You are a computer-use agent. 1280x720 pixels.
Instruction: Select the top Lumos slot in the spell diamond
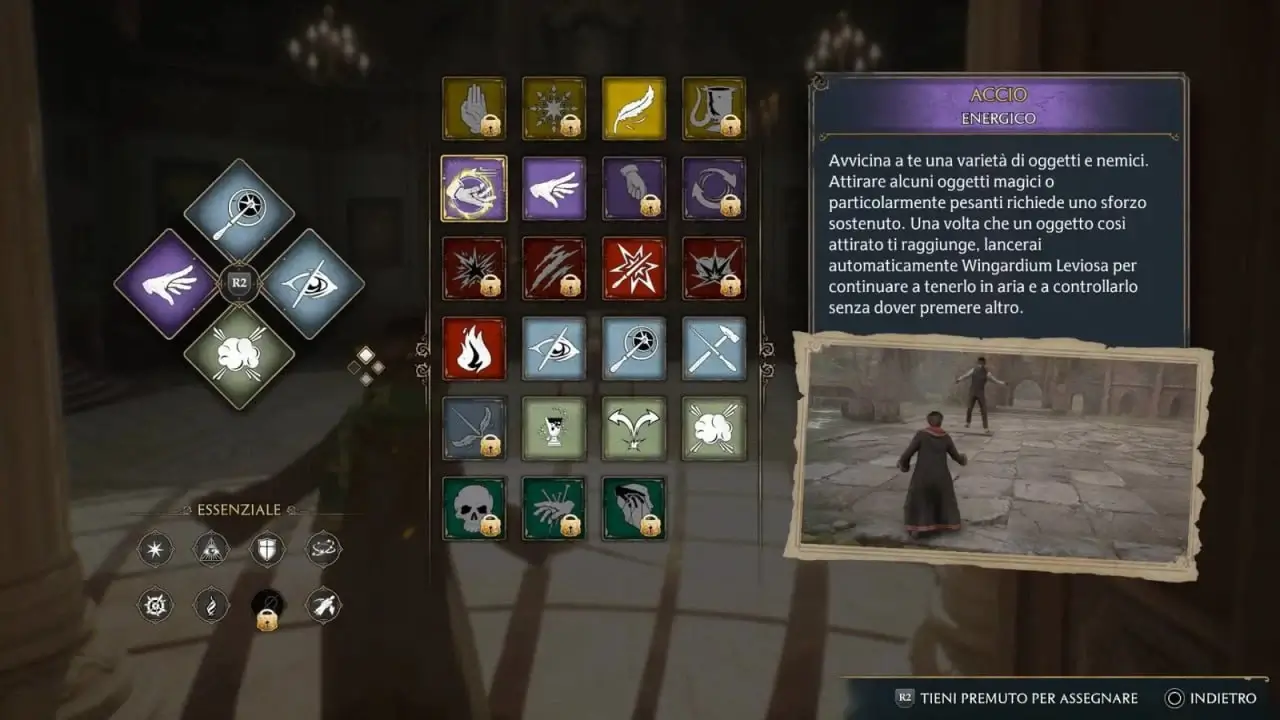point(239,210)
